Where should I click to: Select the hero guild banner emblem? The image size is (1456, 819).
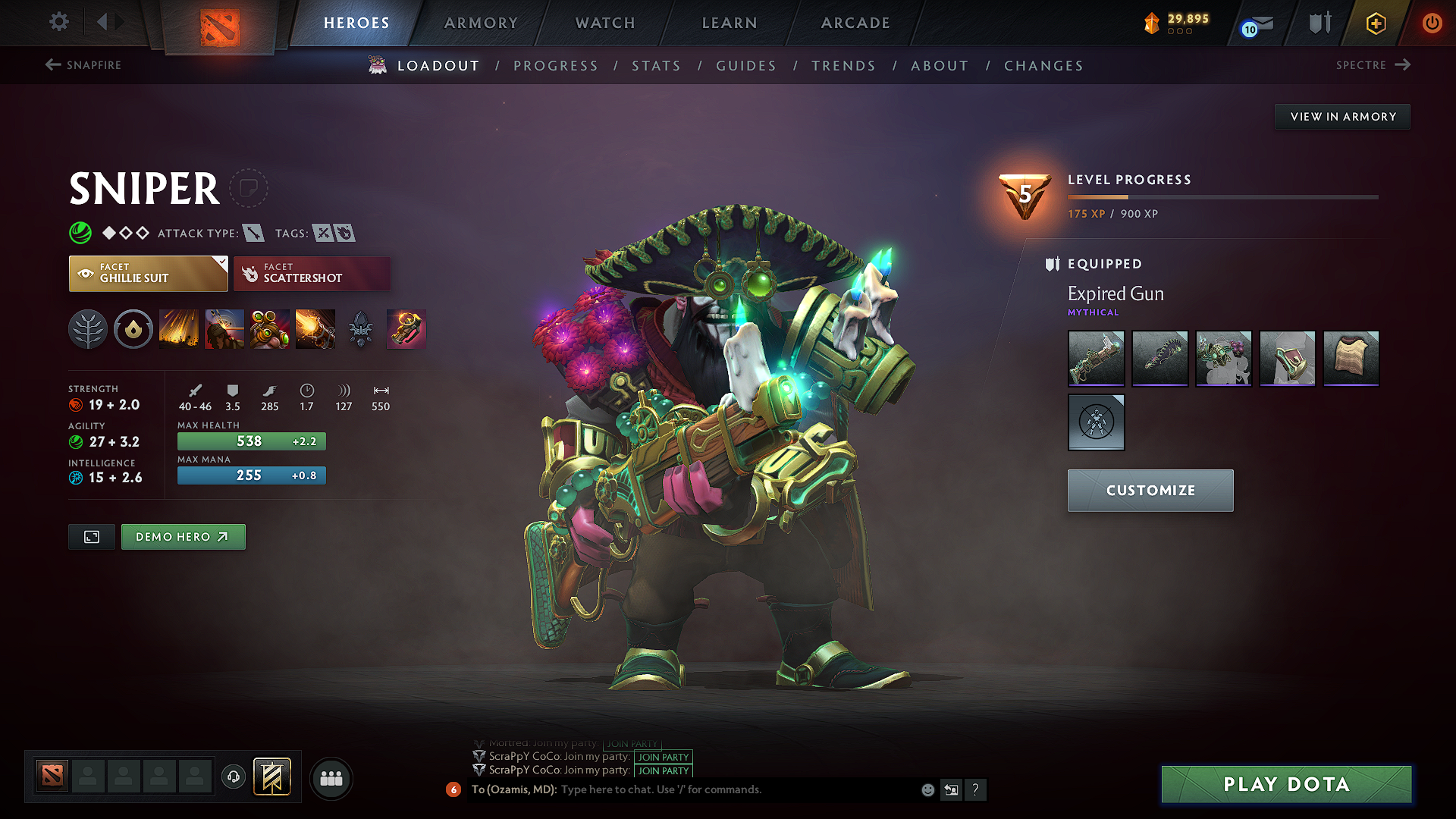pos(271,777)
